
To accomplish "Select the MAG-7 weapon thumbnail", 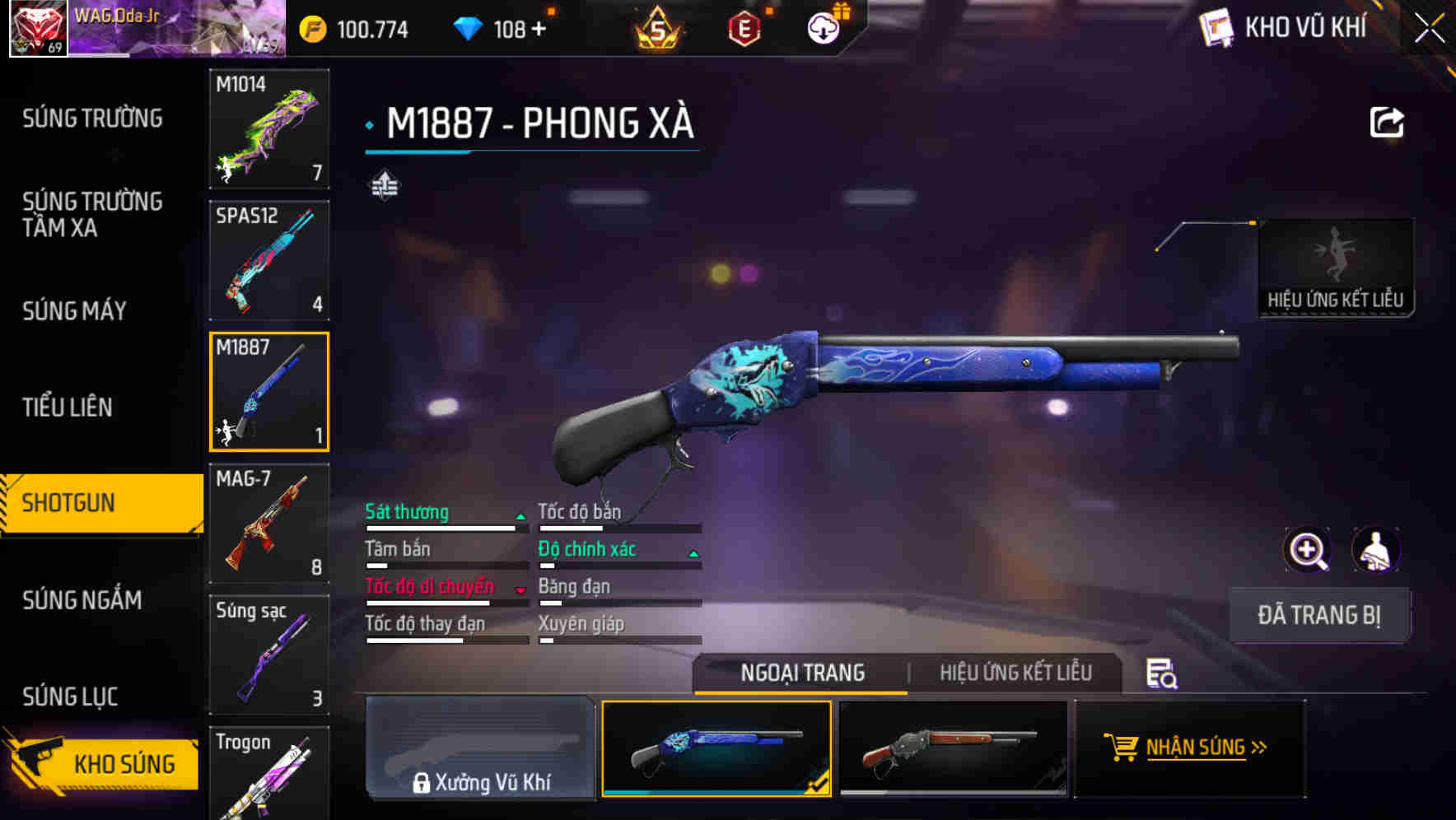I will [268, 524].
